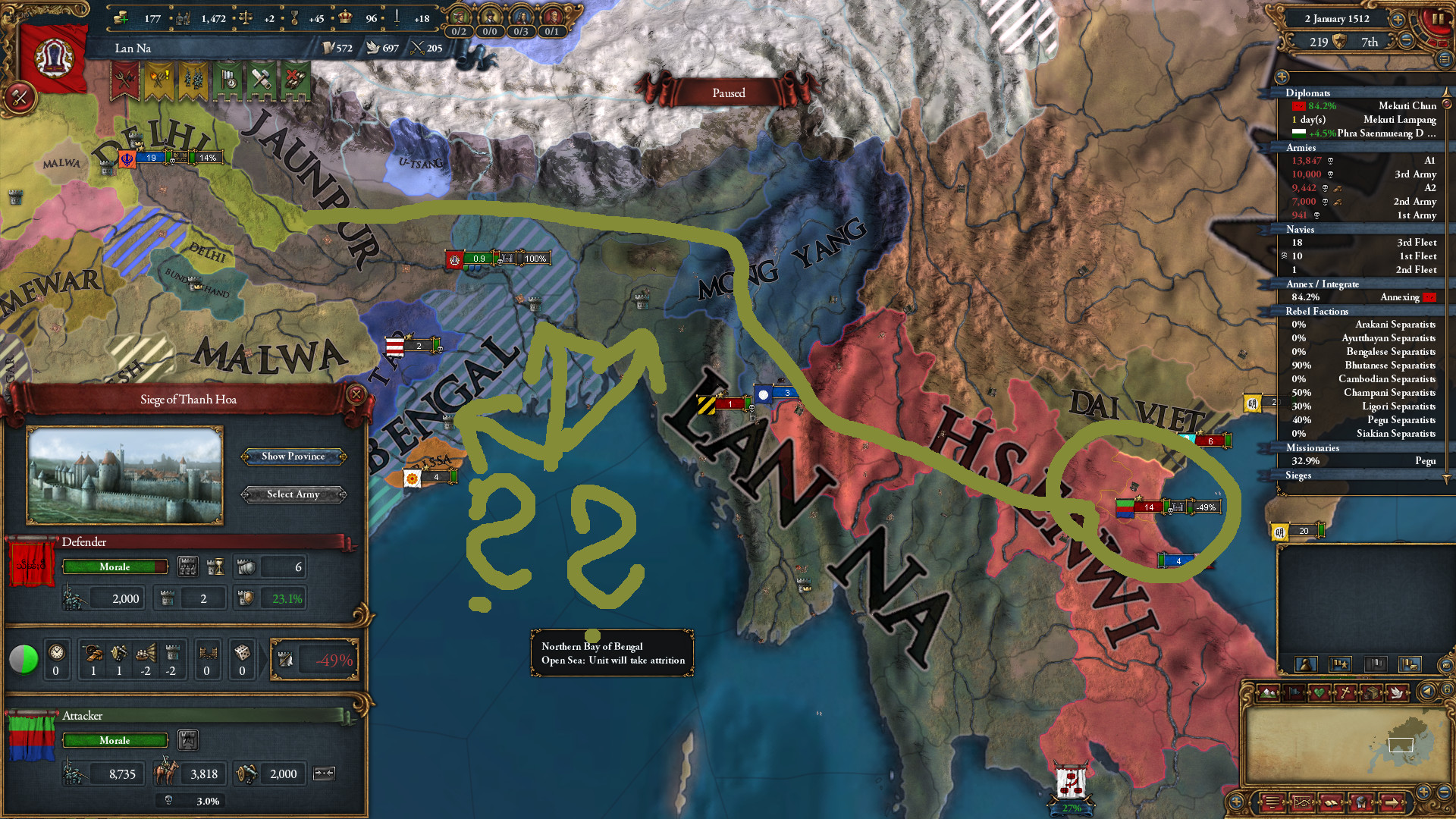
Task: Click the highlighted viewport rectangle on the minimap
Action: [1401, 744]
